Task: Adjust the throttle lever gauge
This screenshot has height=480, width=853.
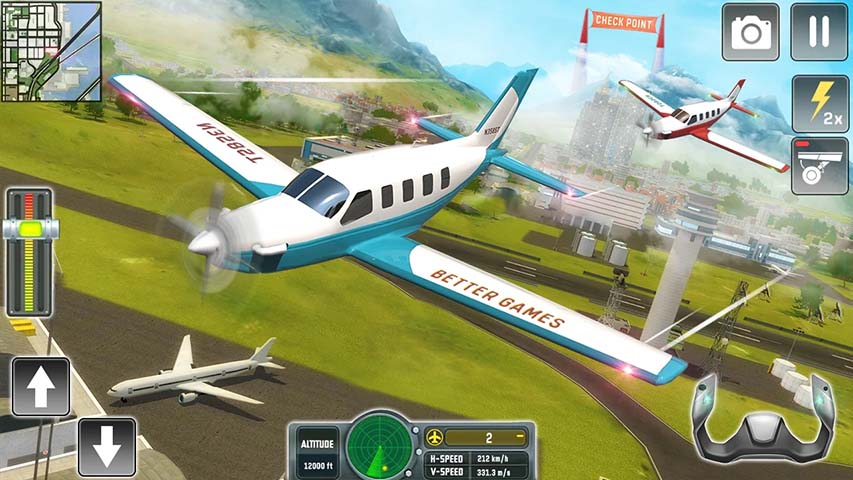Action: pos(30,228)
